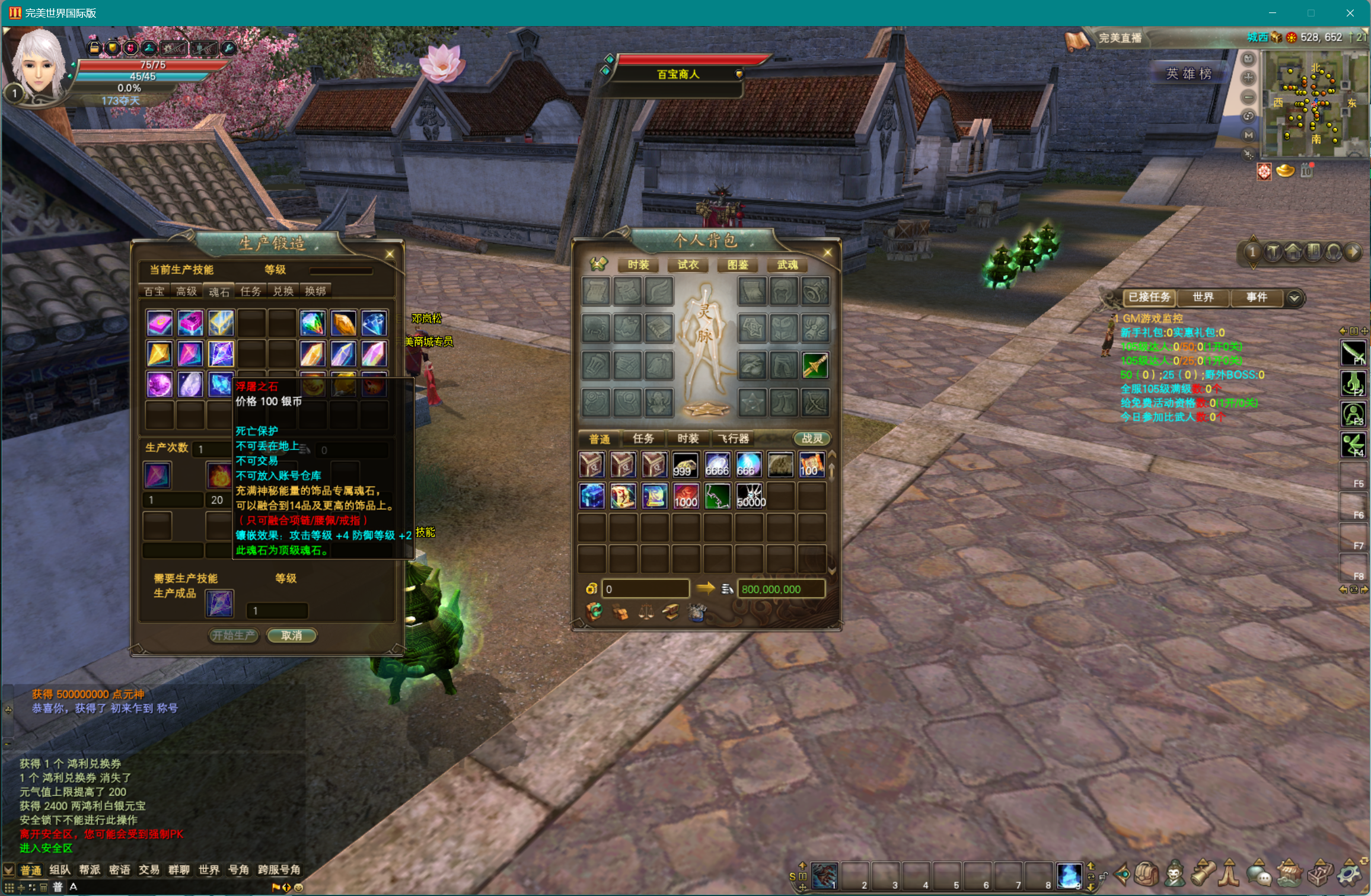Screen dimensions: 1371x896
Task: Select the 跨服号角 chat channel
Action: (x=279, y=869)
